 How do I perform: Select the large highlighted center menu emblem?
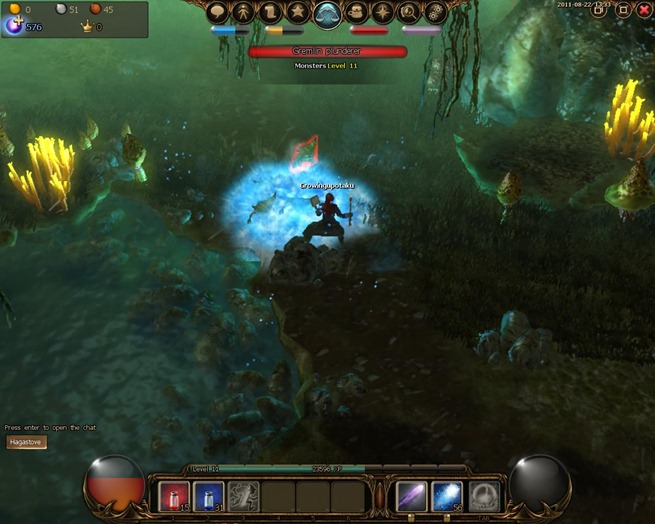[x=328, y=14]
